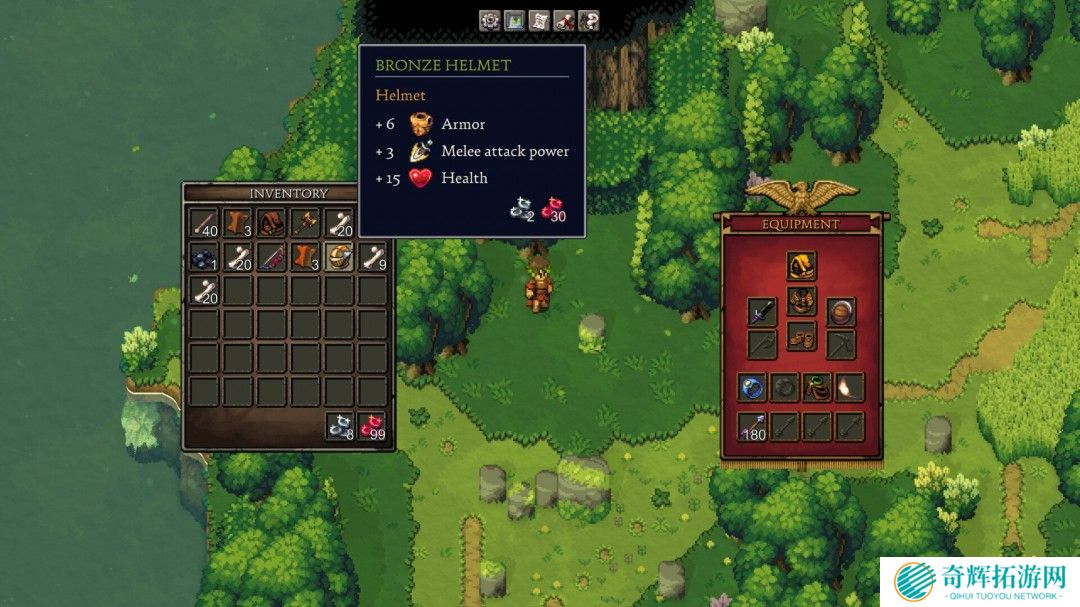
Task: Select the leather backpack inventory item
Action: 272,223
